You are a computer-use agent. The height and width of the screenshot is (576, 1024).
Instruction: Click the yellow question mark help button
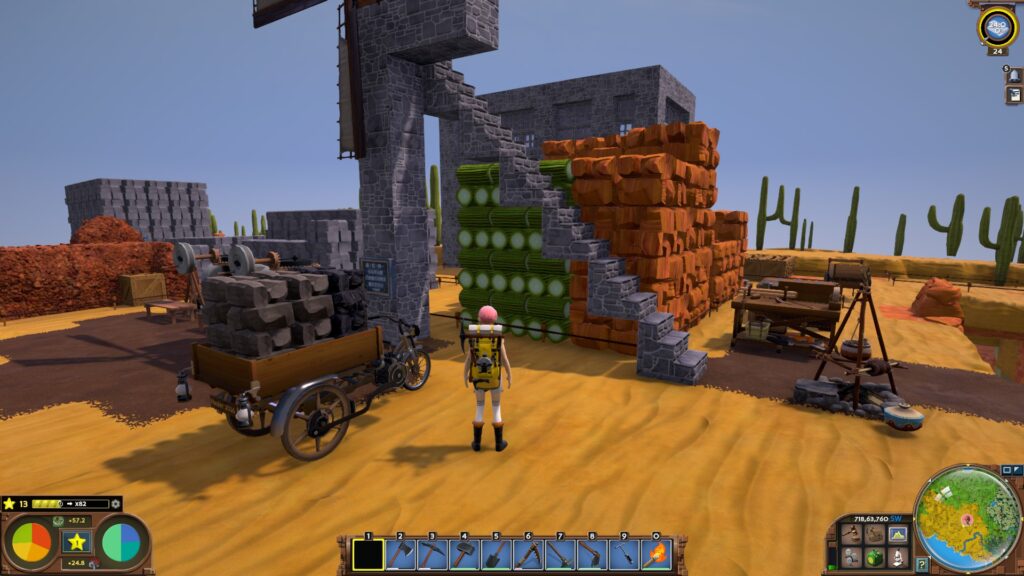(x=921, y=564)
